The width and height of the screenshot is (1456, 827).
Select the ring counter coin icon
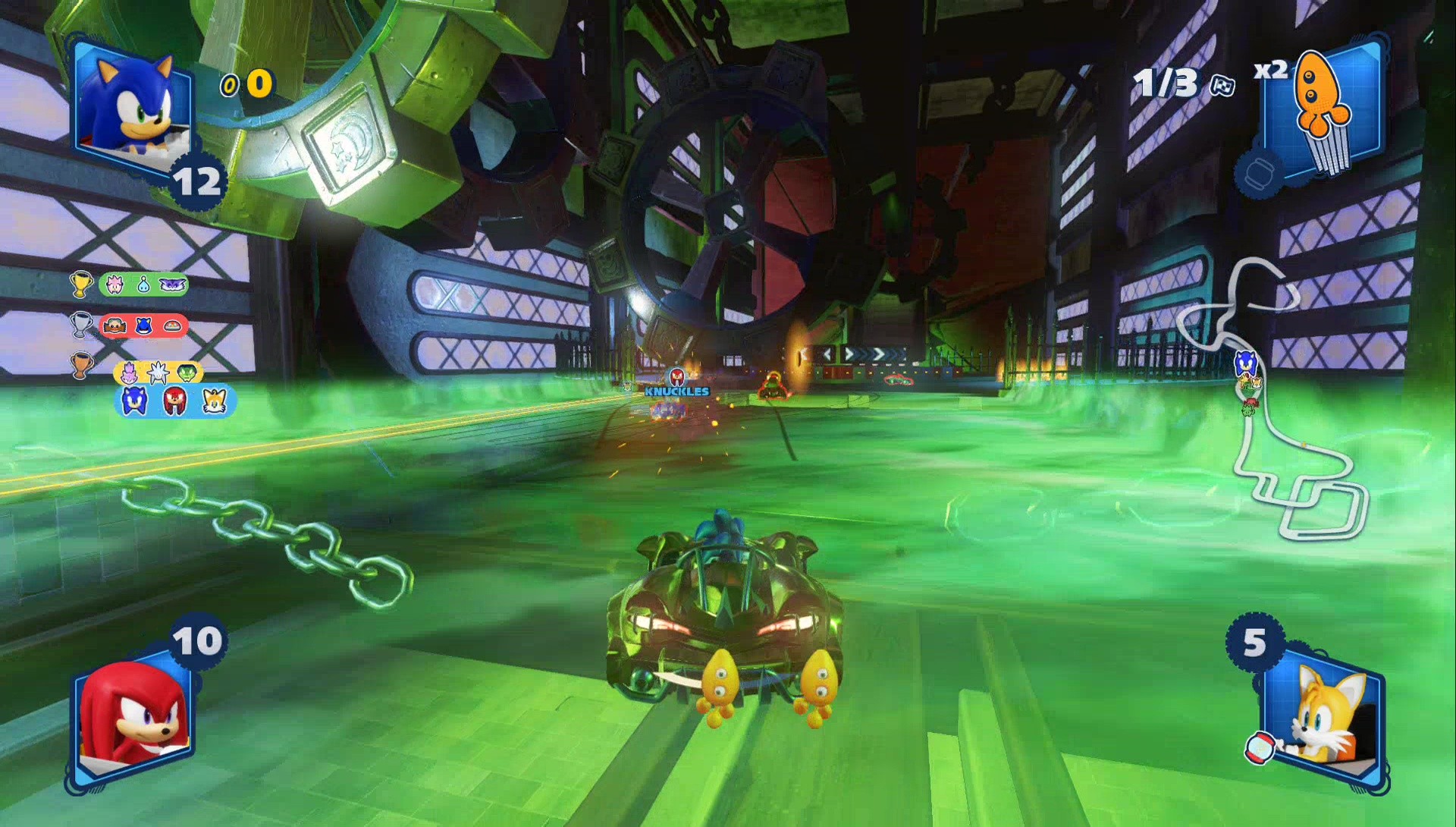click(228, 86)
